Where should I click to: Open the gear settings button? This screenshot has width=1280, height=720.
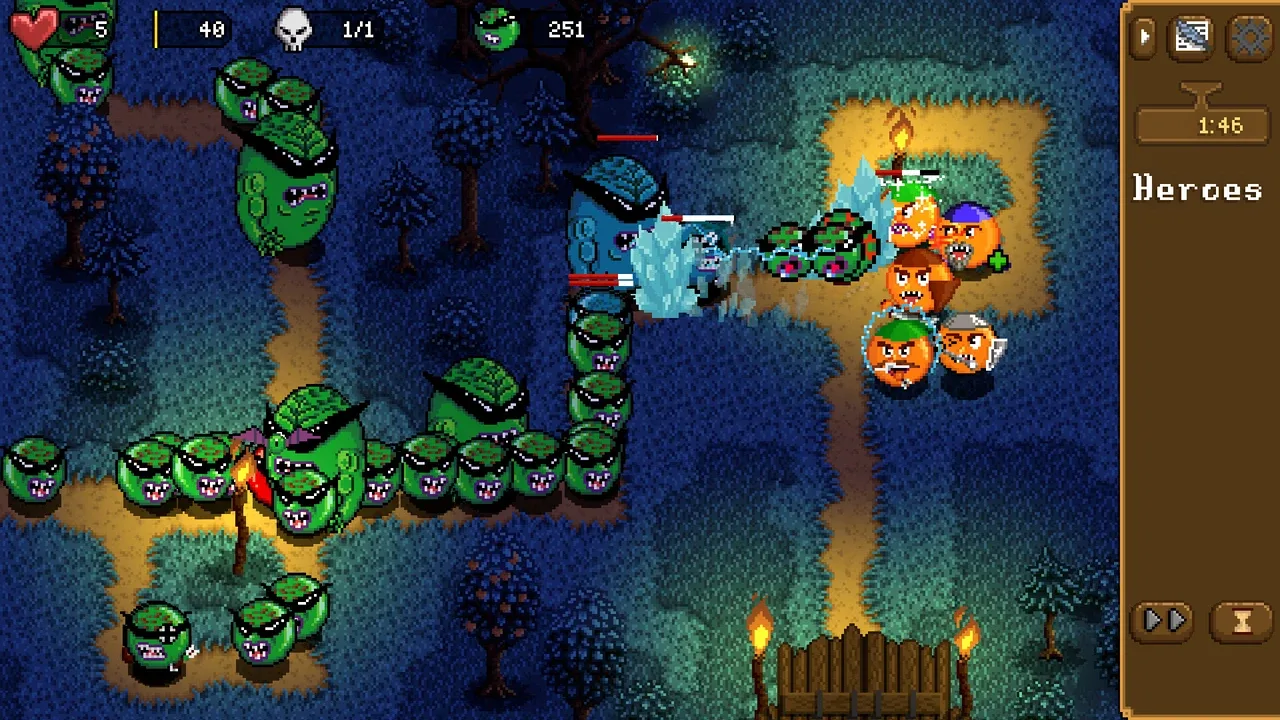pyautogui.click(x=1249, y=38)
